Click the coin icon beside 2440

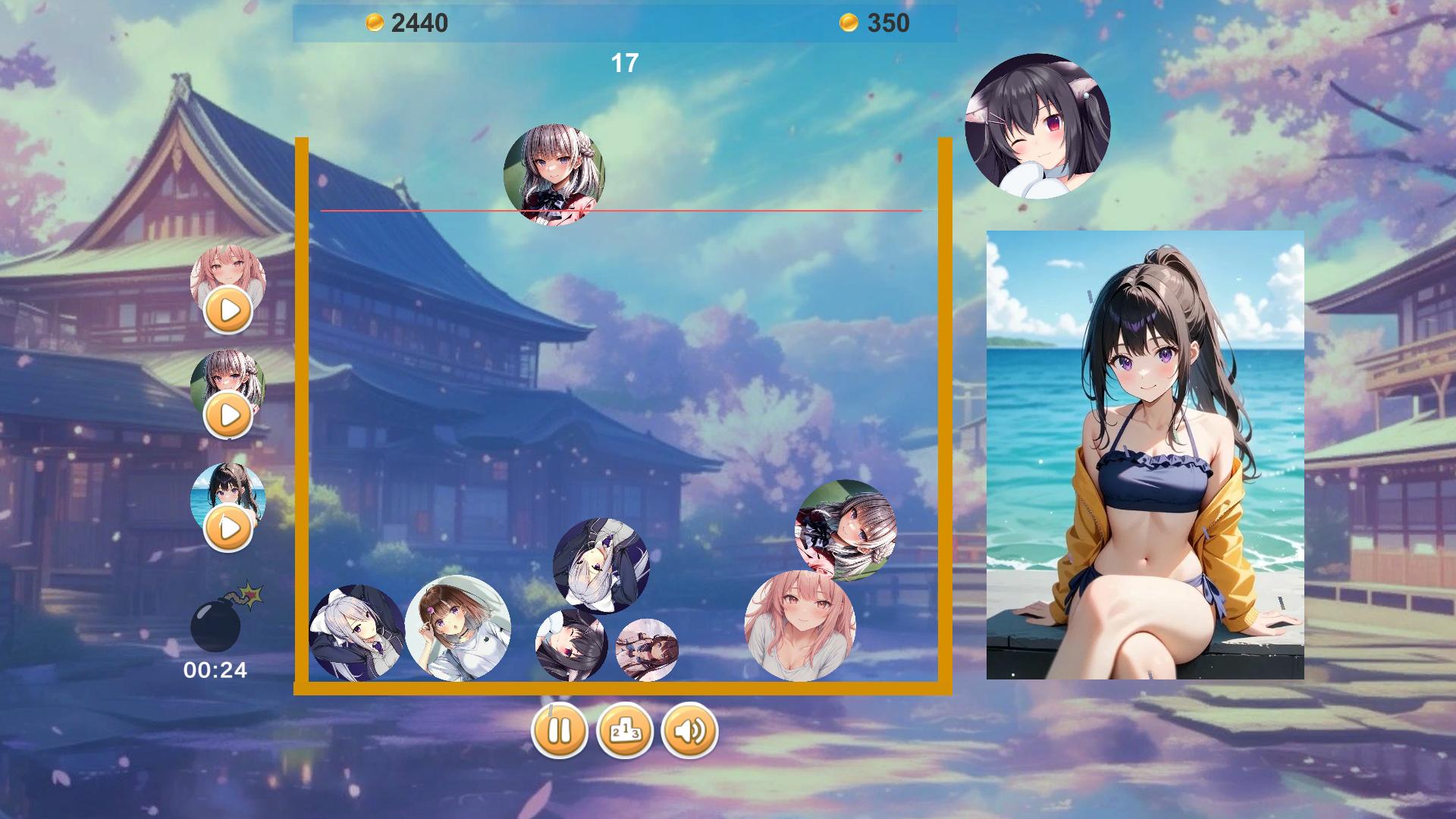tap(374, 22)
